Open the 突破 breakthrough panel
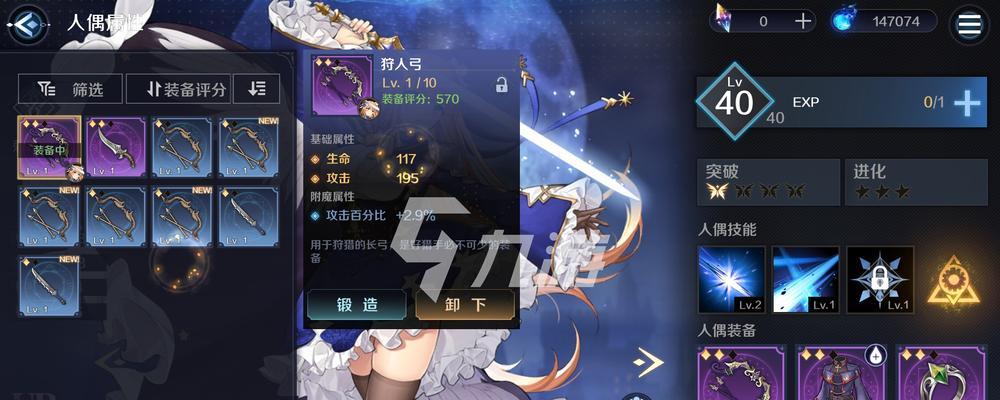Viewport: 1000px width, 400px height. click(x=767, y=181)
